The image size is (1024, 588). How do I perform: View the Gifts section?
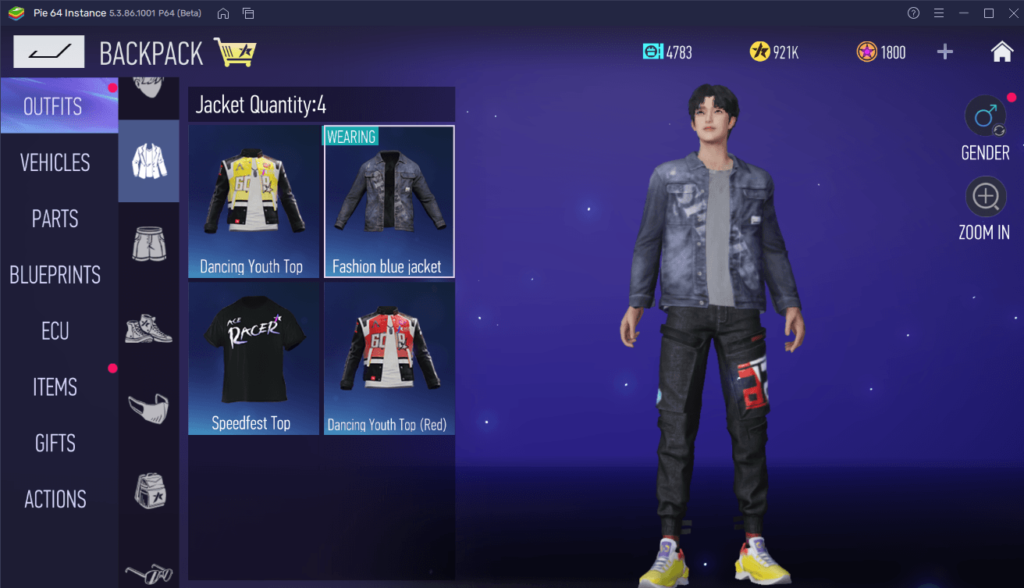click(55, 443)
